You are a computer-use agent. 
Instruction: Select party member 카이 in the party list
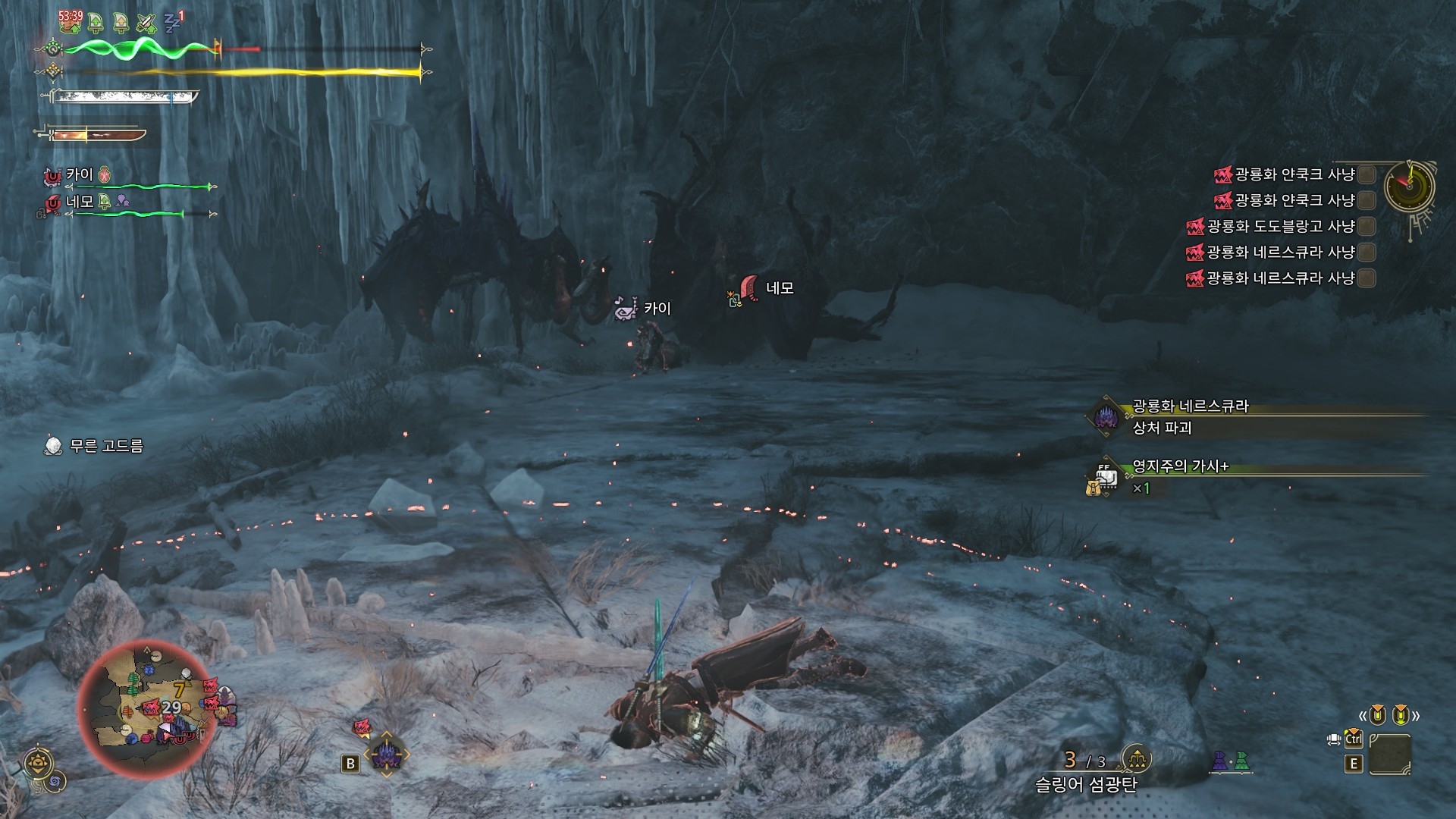79,175
